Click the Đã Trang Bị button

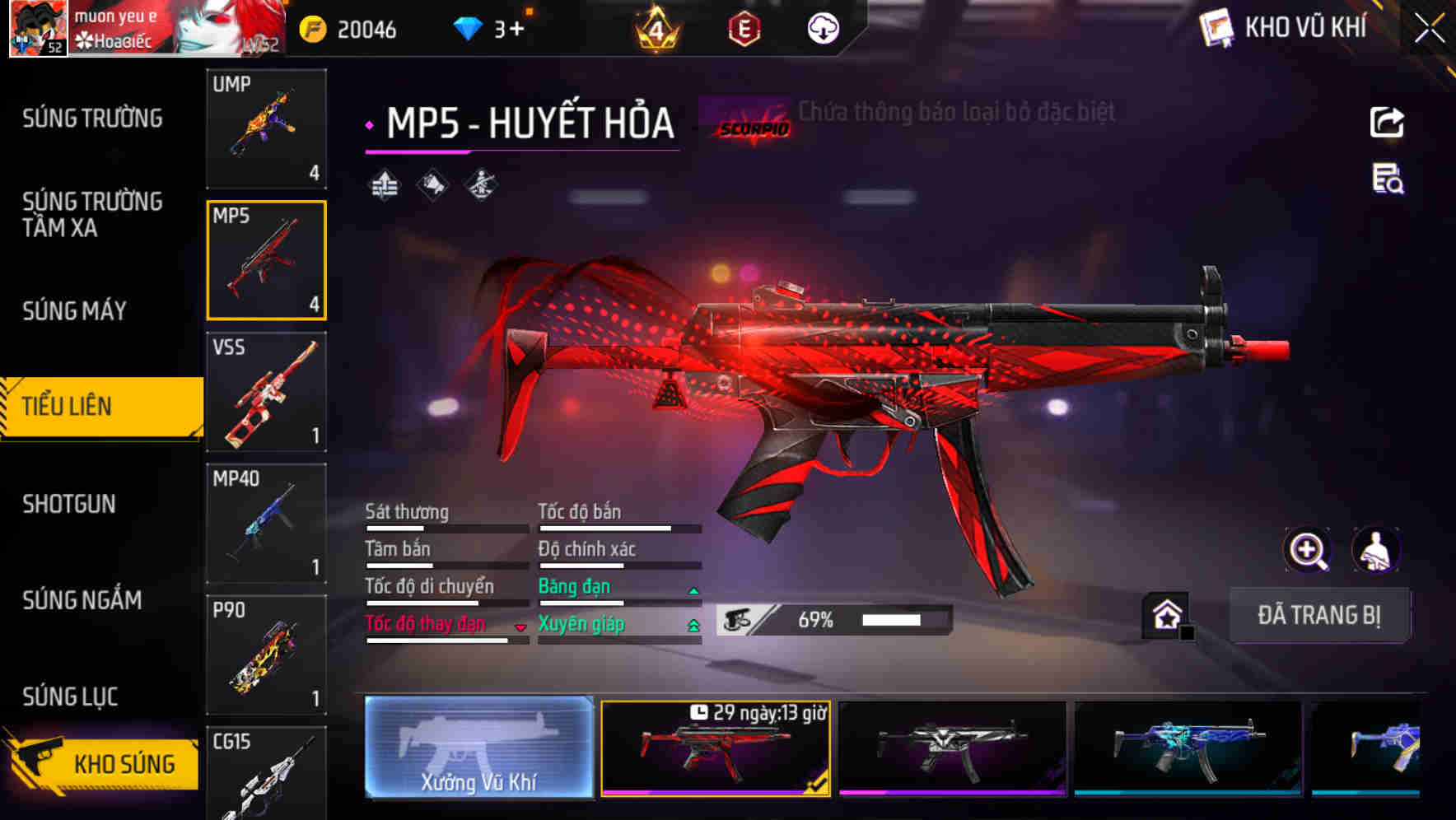click(x=1319, y=615)
